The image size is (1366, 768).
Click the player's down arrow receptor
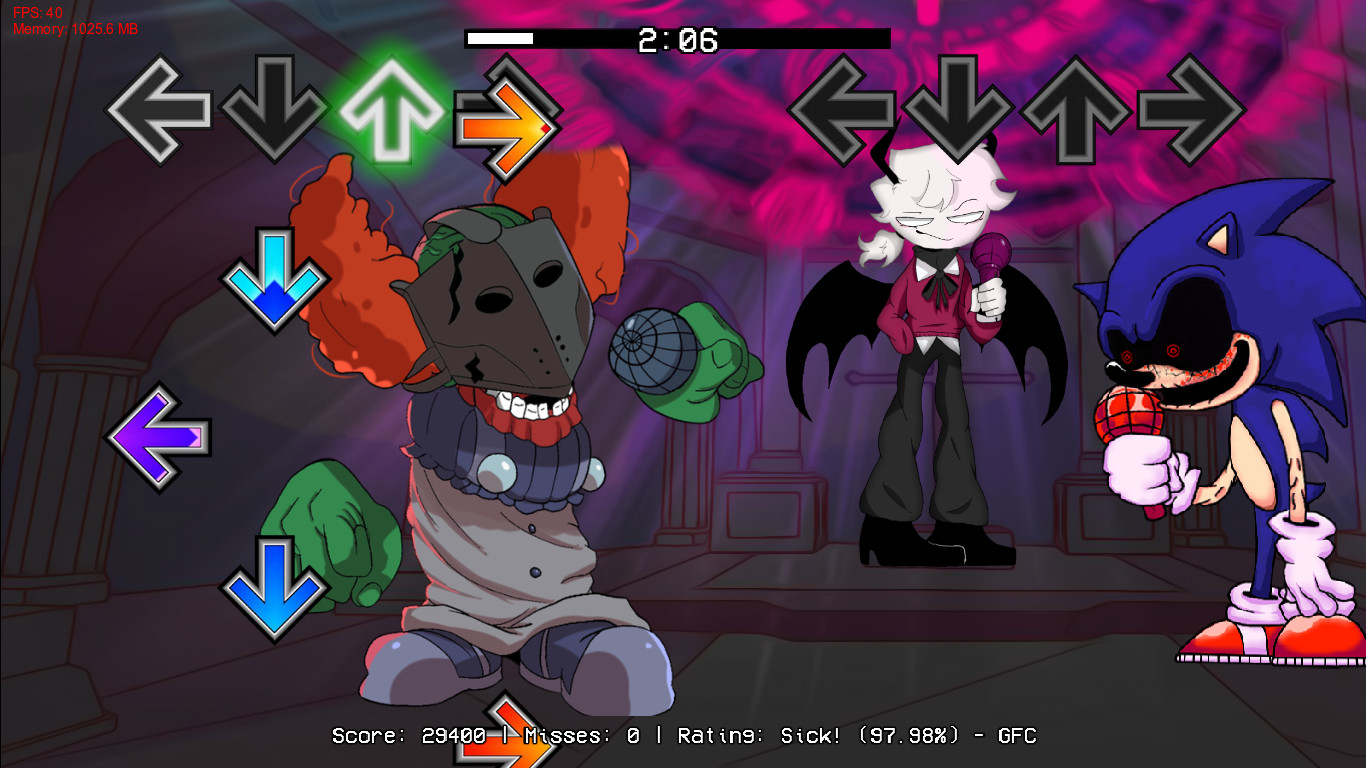tap(272, 110)
